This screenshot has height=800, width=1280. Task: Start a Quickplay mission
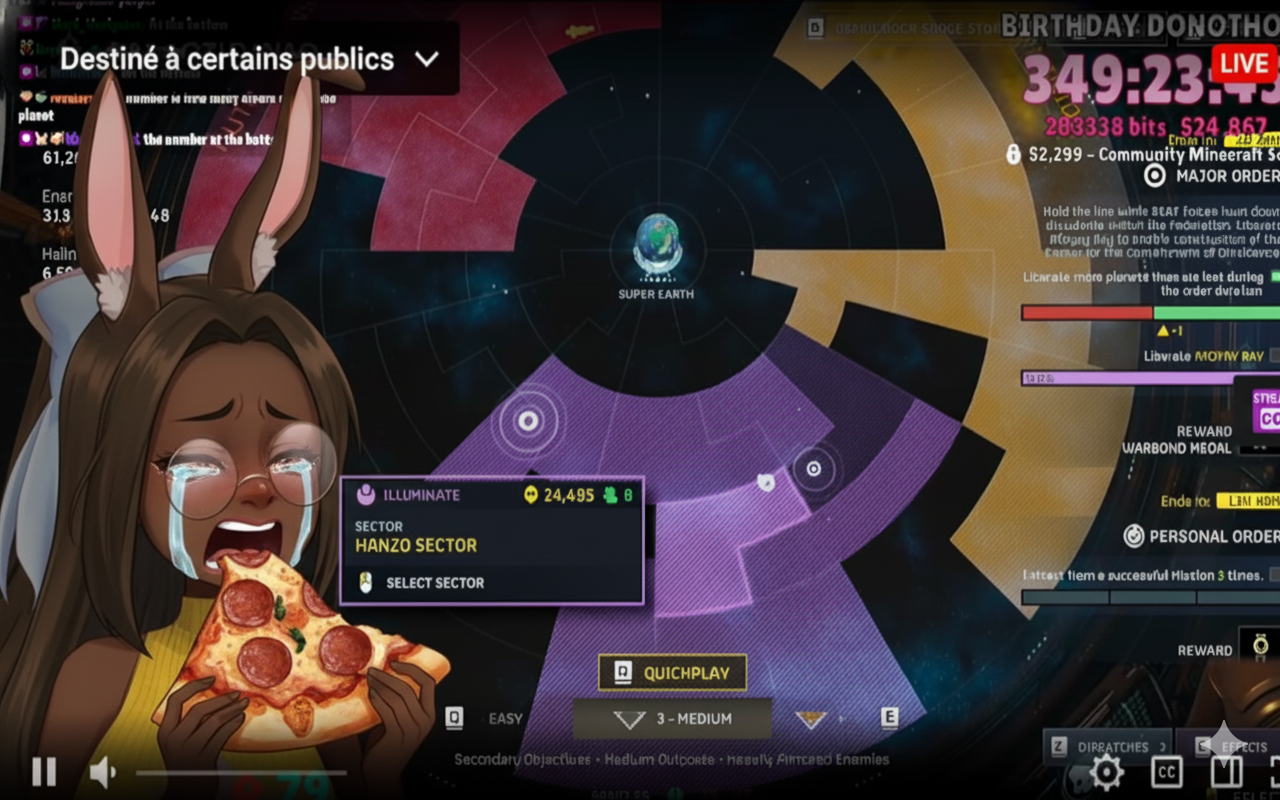[672, 673]
